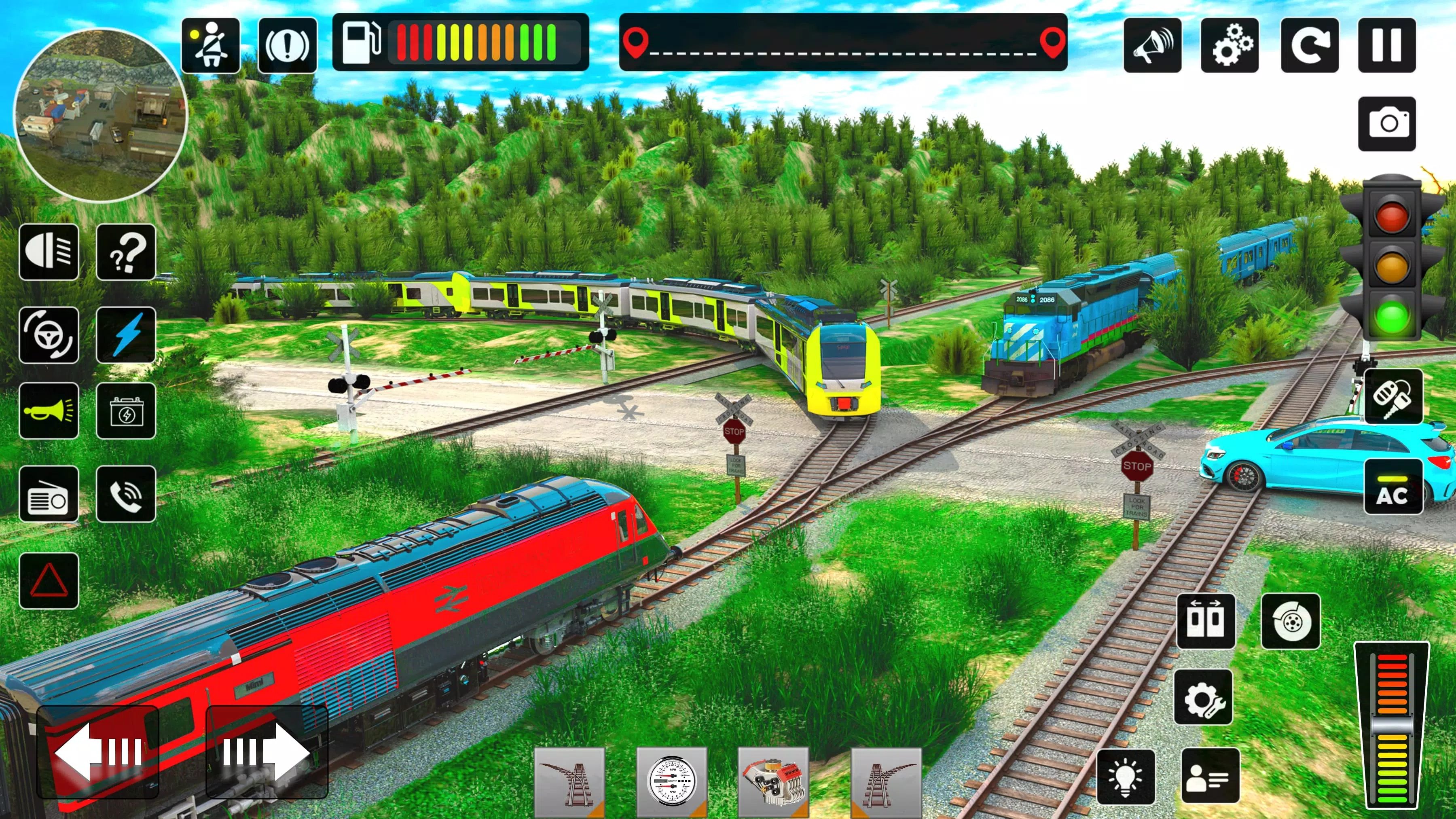Screen dimensions: 1456x819
Task: Select the engine icon in bottom bar
Action: click(772, 782)
